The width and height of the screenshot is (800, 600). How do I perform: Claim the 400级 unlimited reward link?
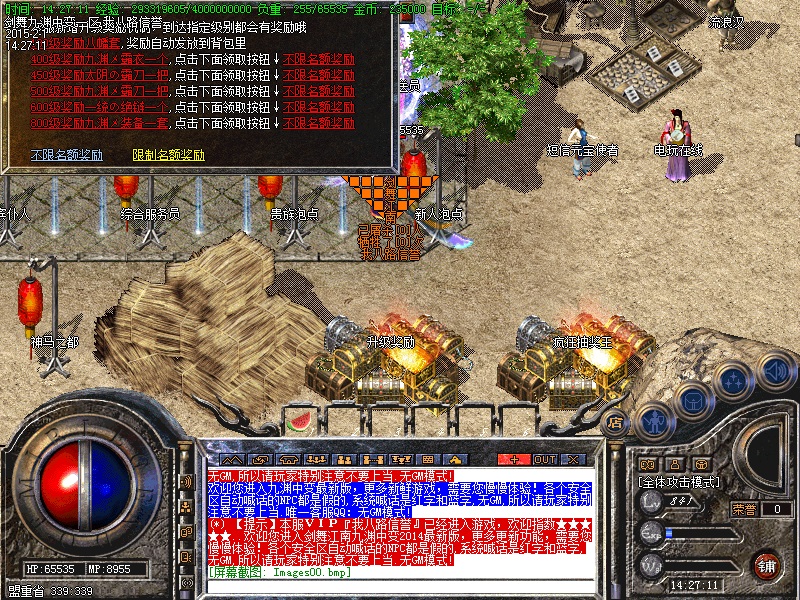319,59
